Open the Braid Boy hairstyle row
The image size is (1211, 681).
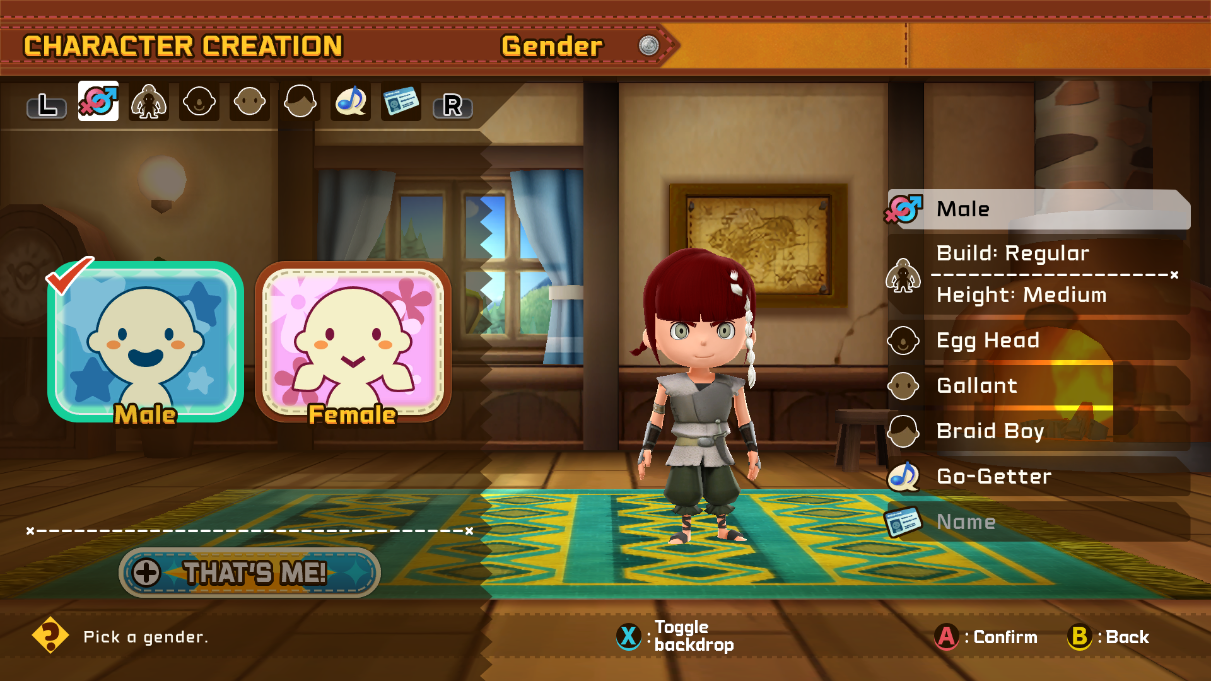point(1038,431)
